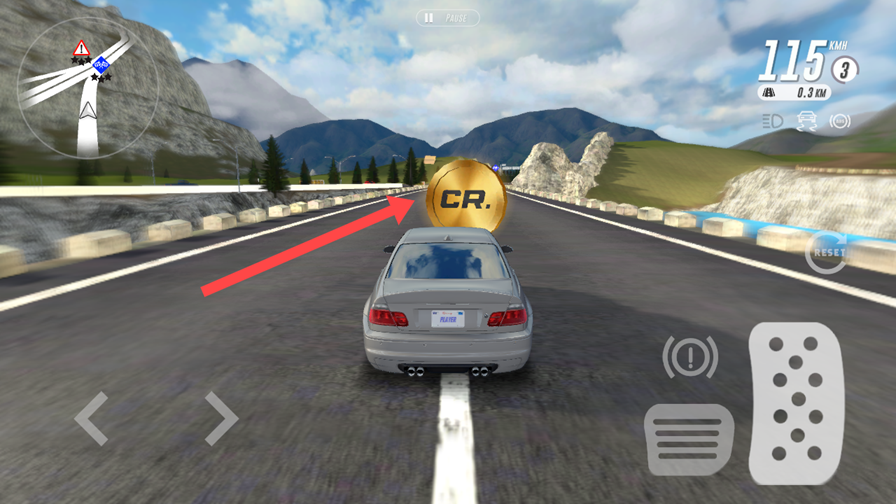896x504 pixels.
Task: Toggle the ABS icon
Action: (x=840, y=121)
